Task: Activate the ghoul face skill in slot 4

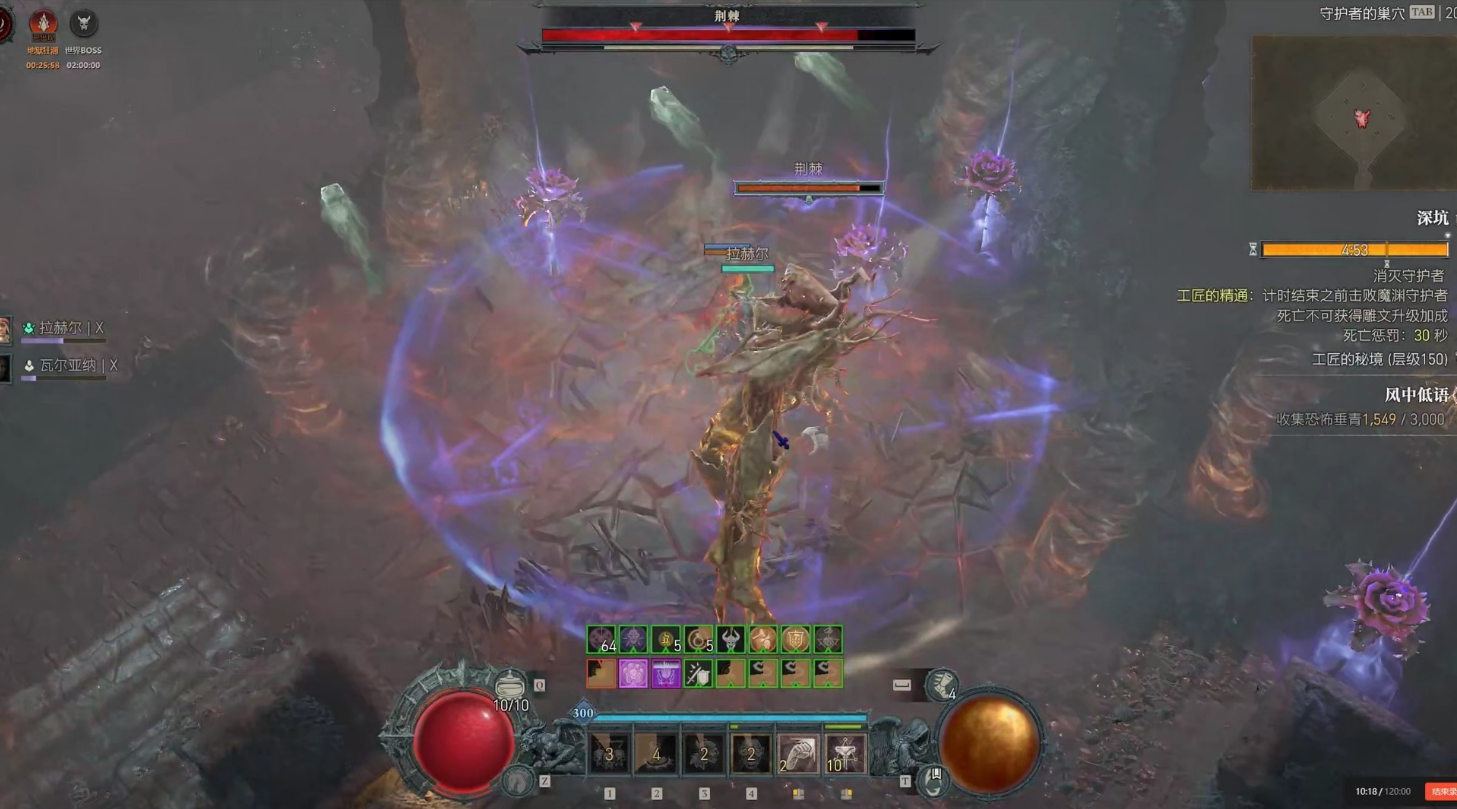Action: 750,753
